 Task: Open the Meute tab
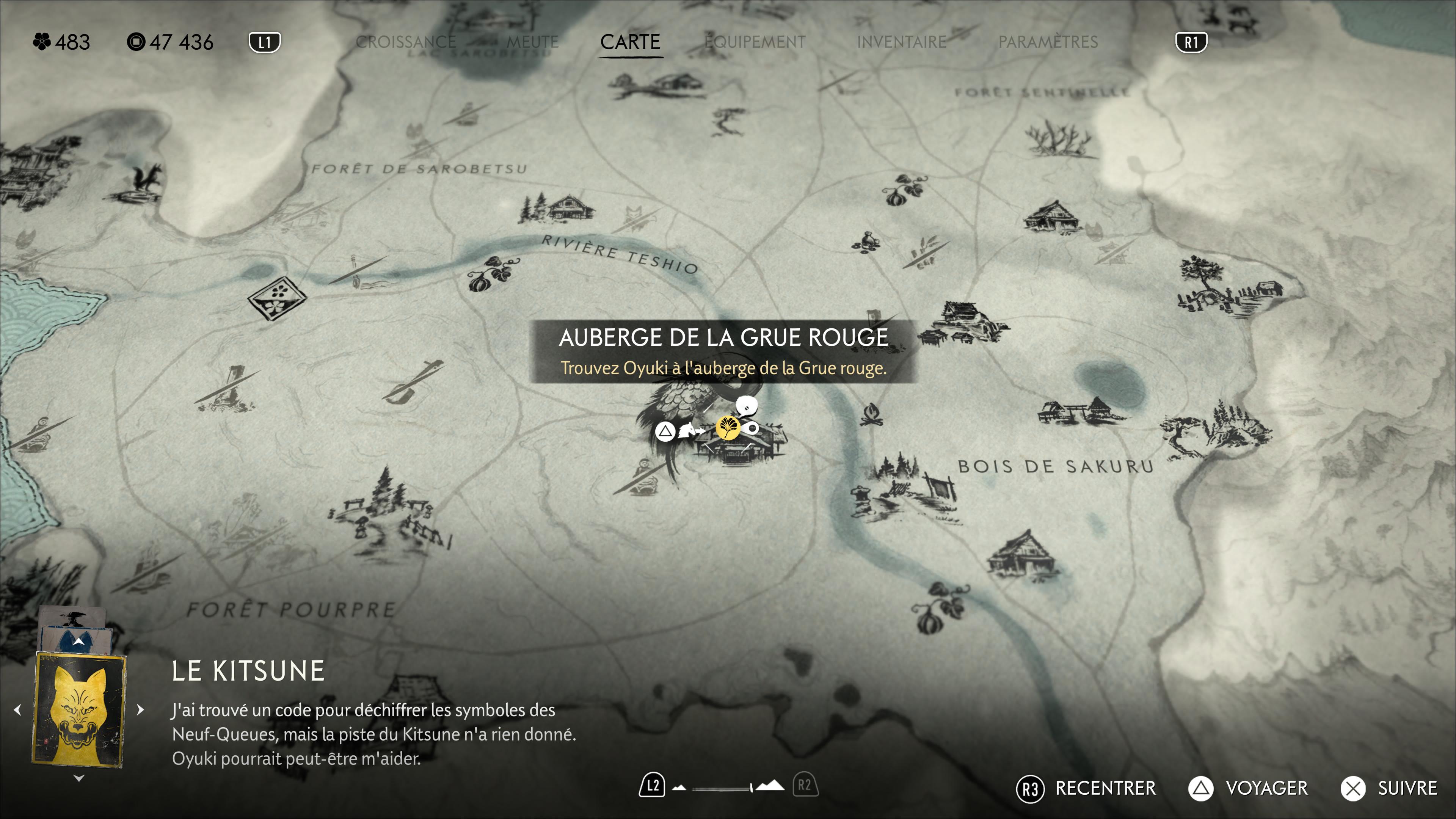click(x=532, y=42)
